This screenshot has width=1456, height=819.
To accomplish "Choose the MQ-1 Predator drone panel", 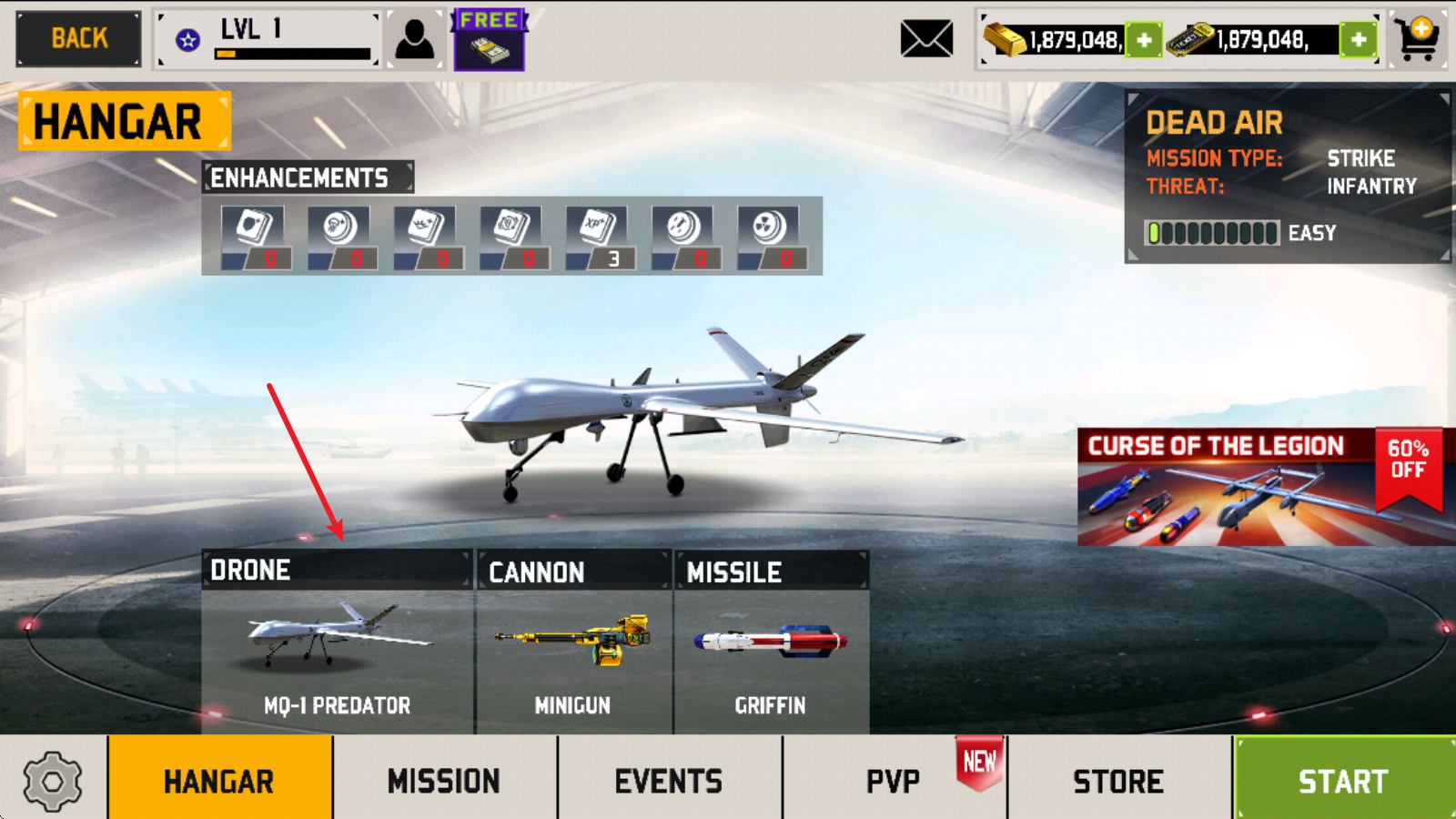I will (x=337, y=642).
